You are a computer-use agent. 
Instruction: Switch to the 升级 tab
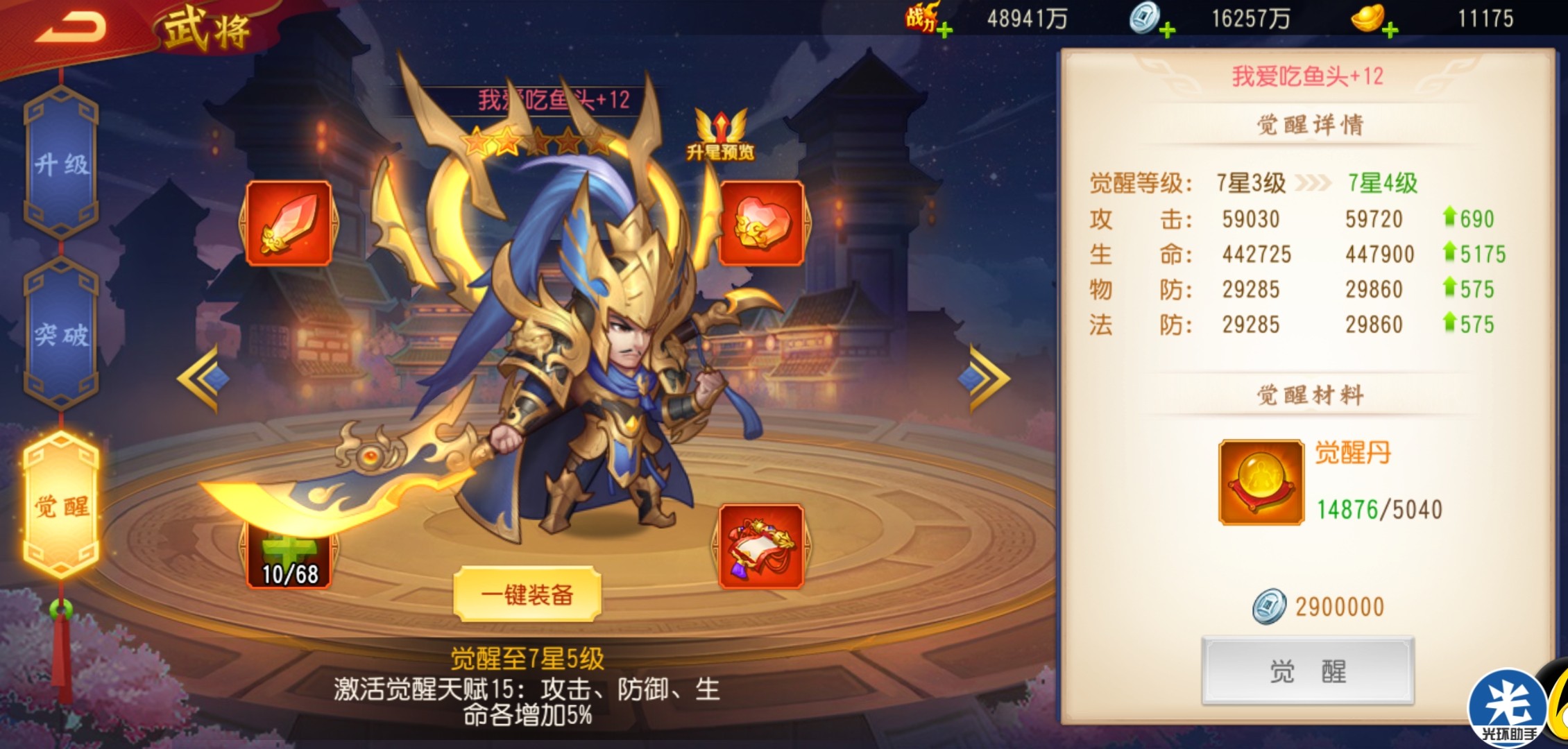point(61,165)
